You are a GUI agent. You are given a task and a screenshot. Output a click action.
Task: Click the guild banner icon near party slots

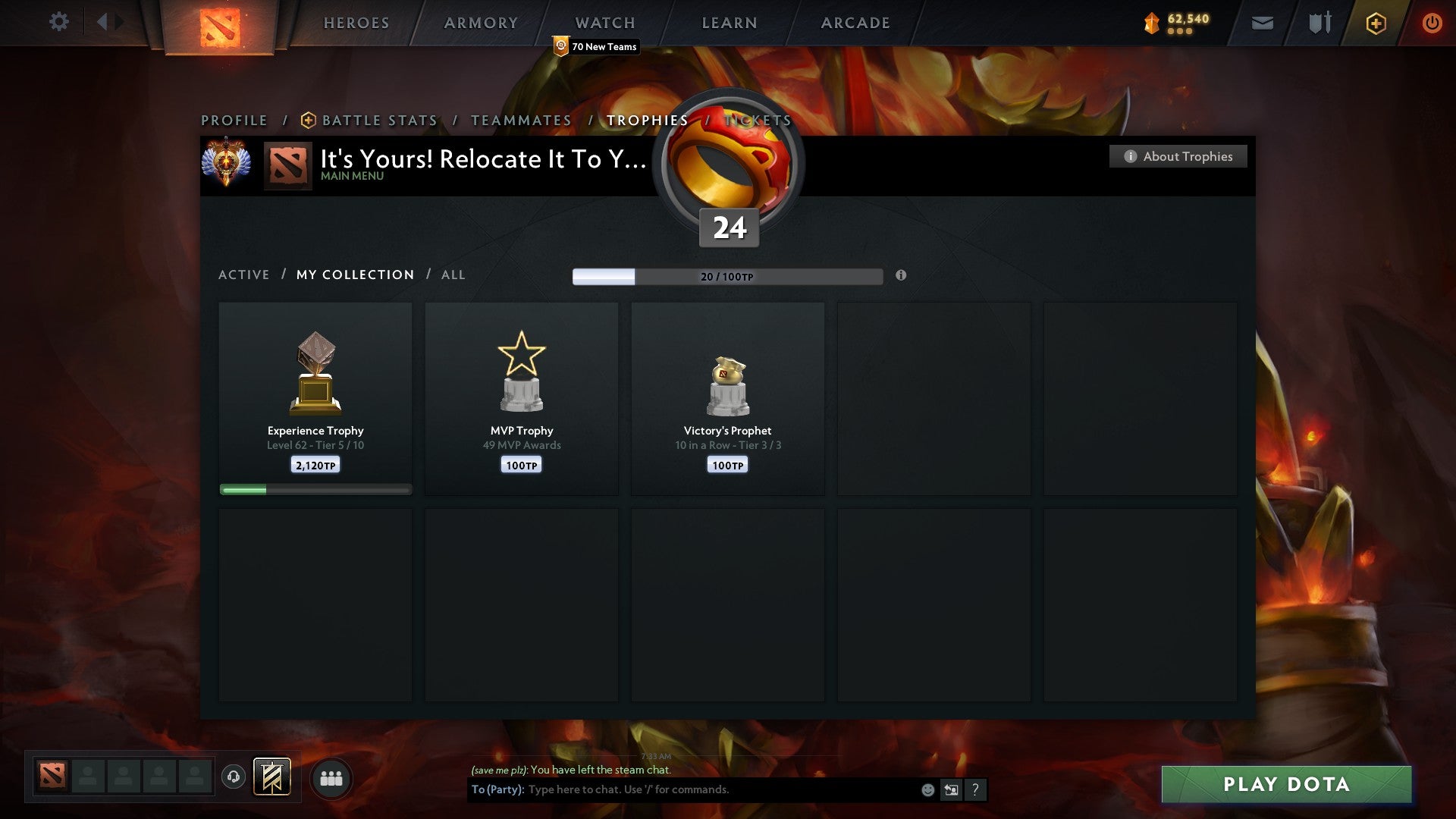(x=271, y=778)
